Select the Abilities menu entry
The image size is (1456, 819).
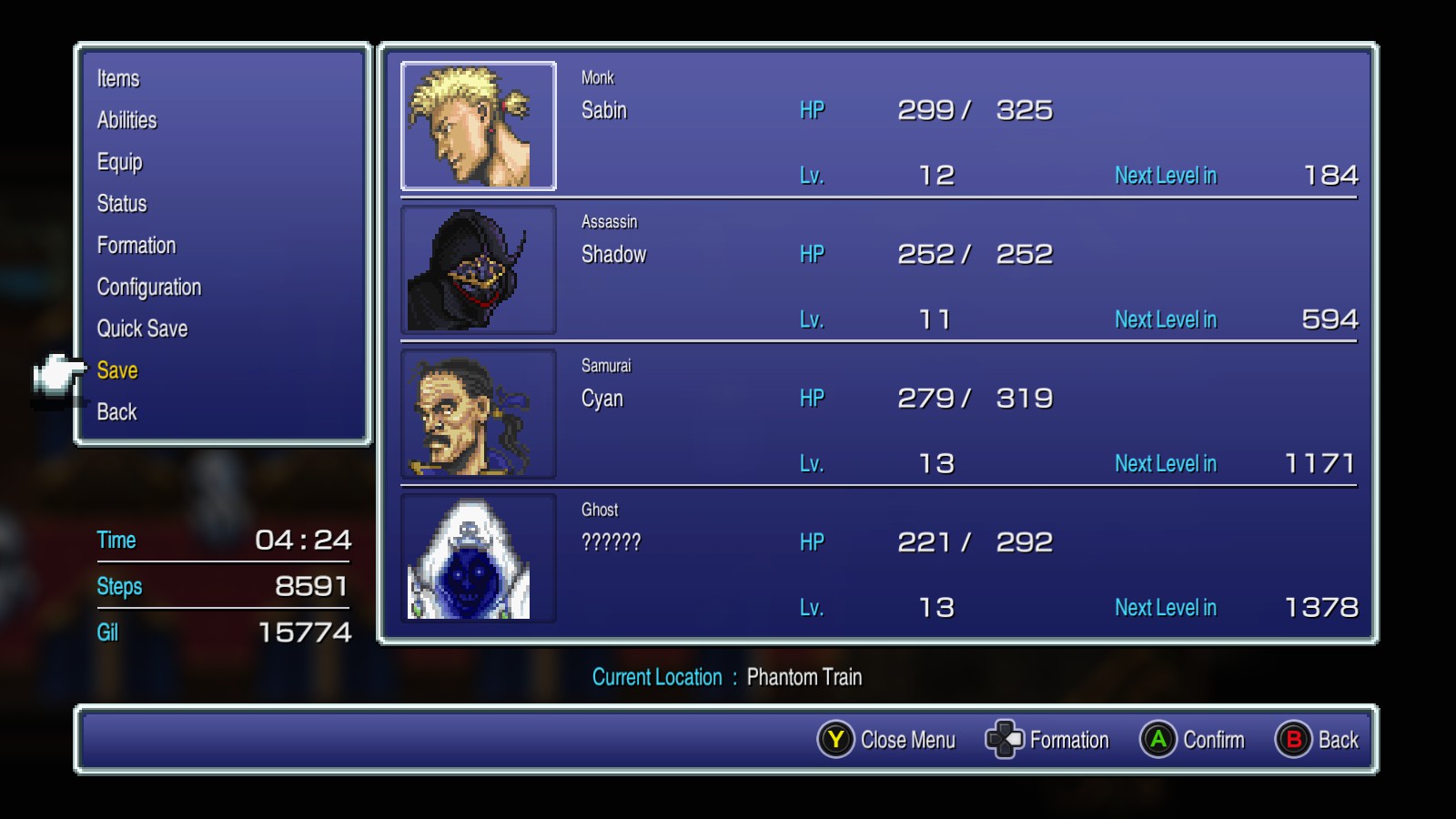126,120
